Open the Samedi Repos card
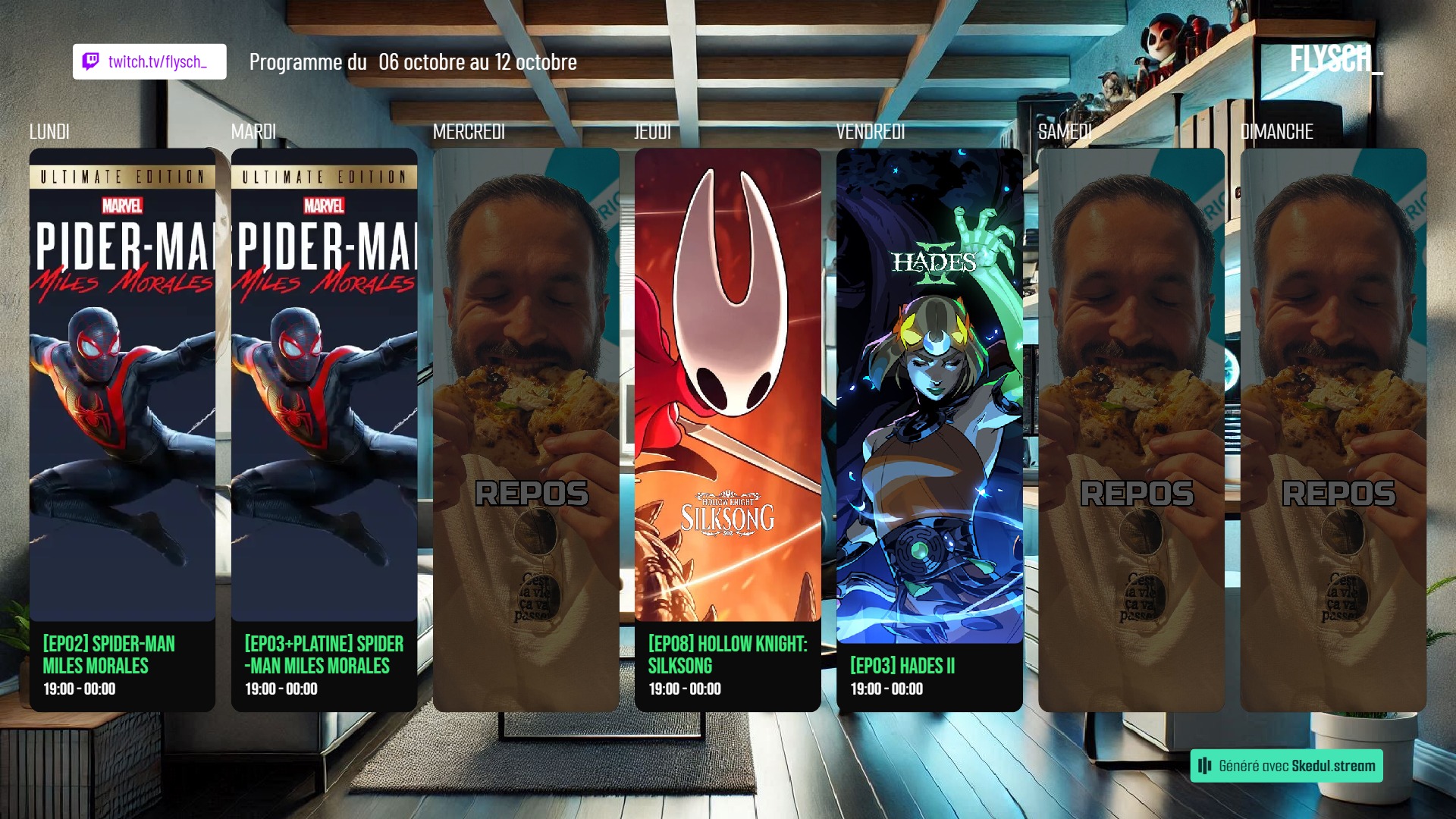The image size is (1456, 819). (x=1131, y=429)
